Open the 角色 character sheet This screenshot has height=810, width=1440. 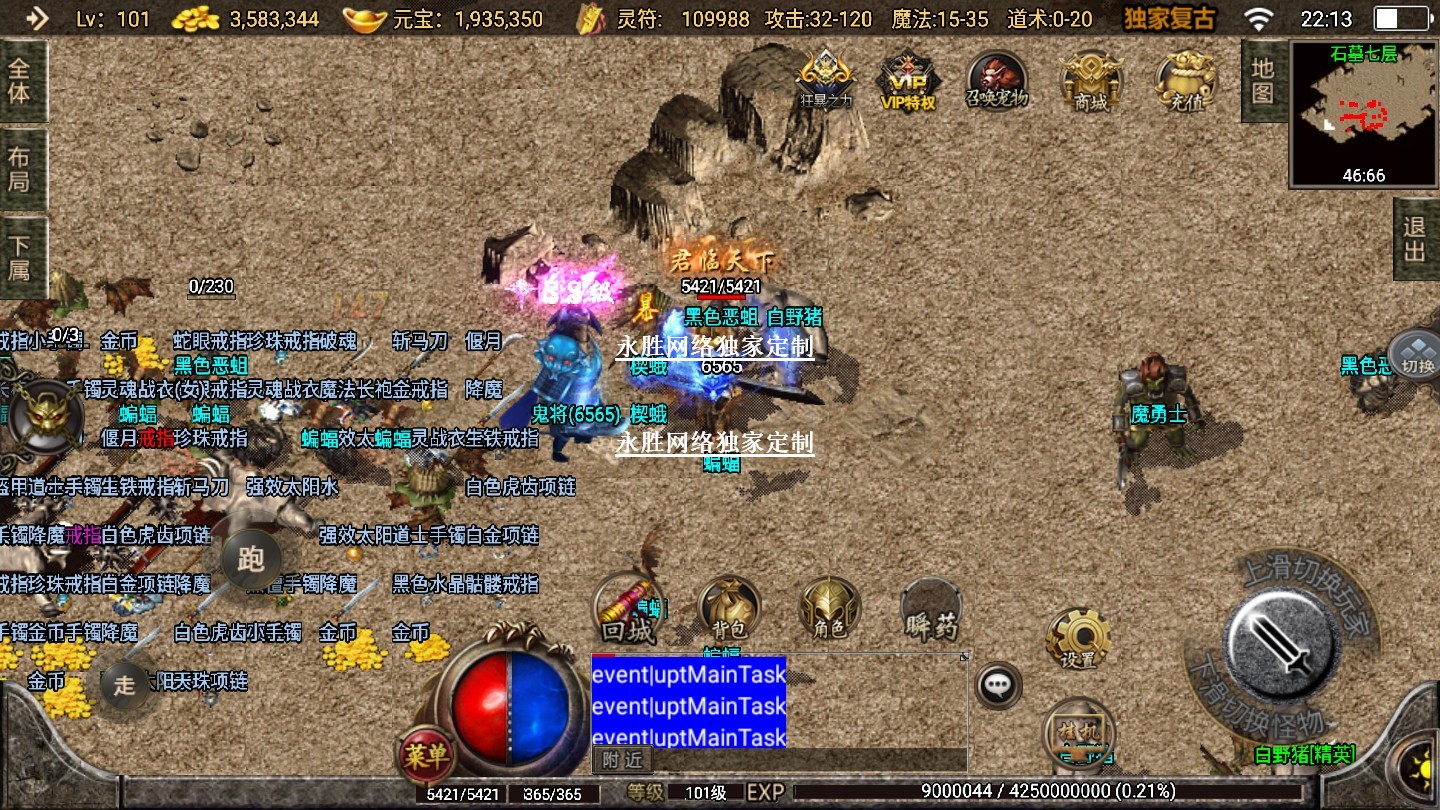coord(829,610)
